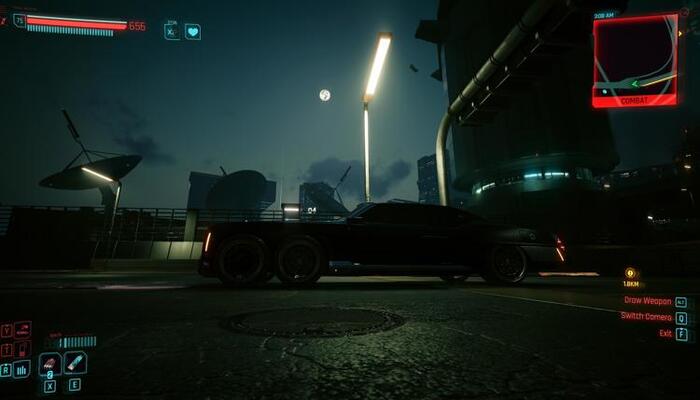Viewport: 700px width, 400px height.
Task: Click the red phone quick-access icon
Action: click(x=22, y=348)
